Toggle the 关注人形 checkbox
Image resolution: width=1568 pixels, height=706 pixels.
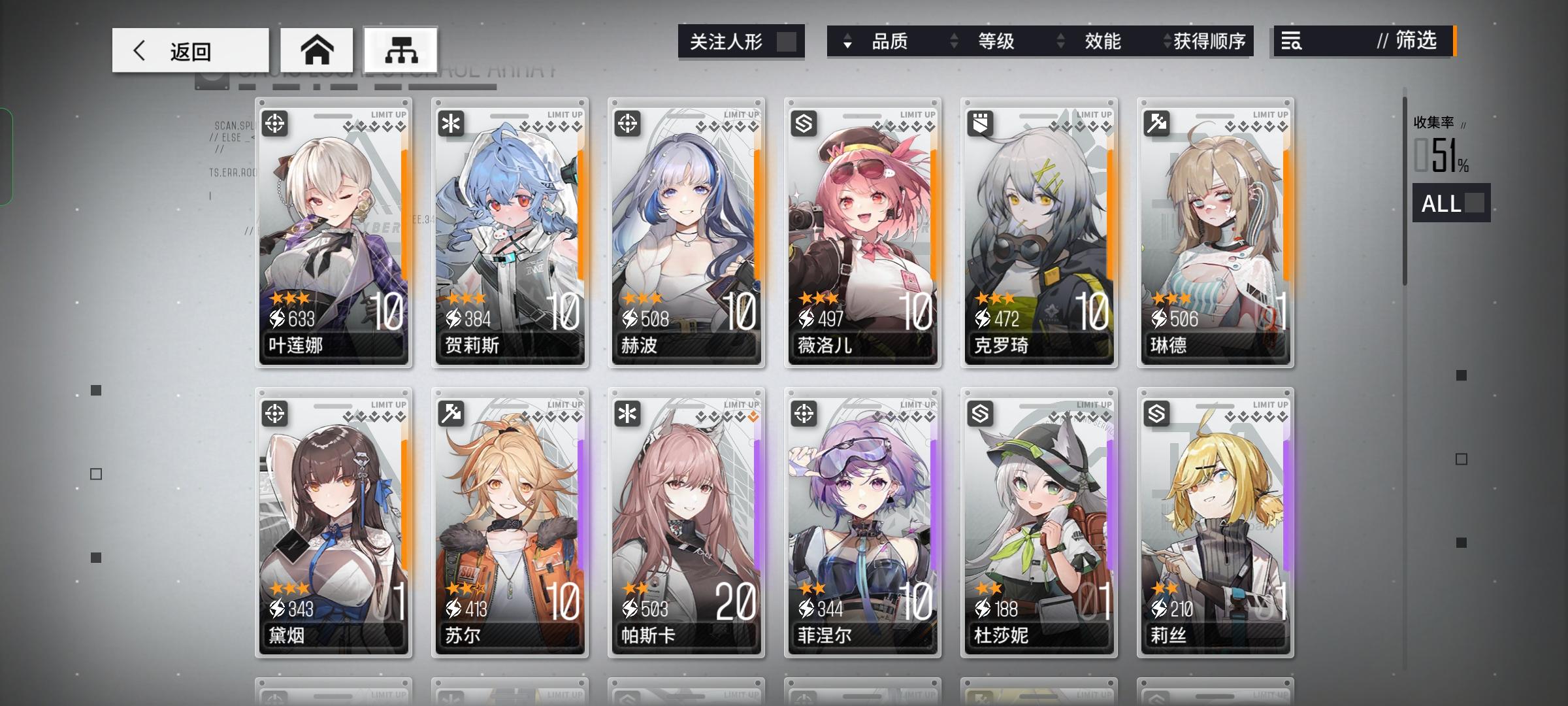[x=790, y=41]
